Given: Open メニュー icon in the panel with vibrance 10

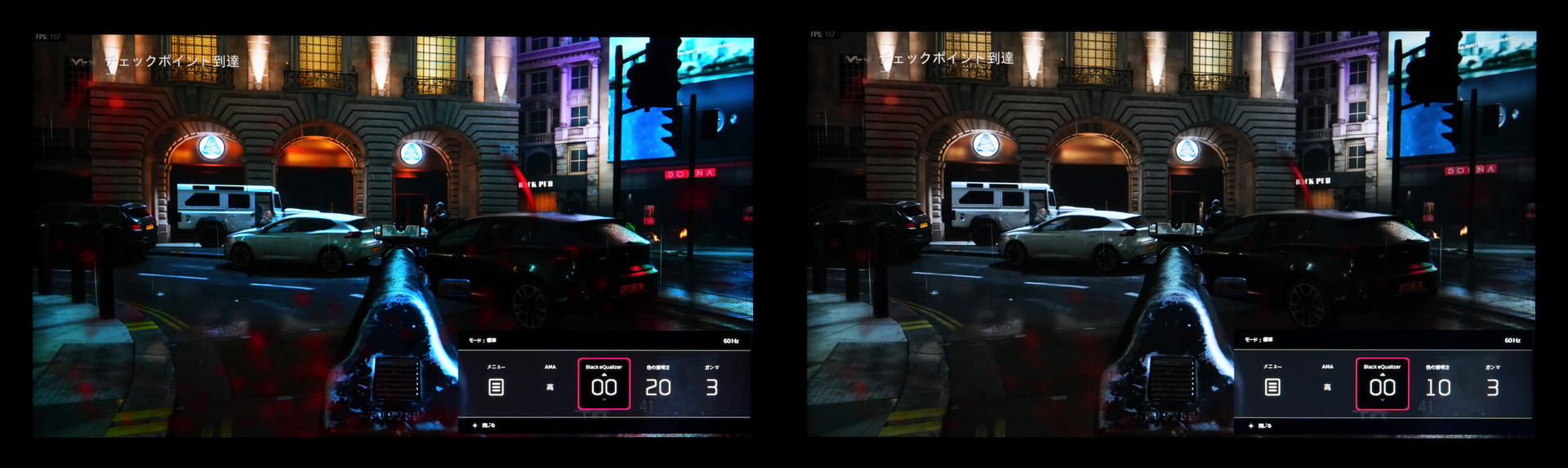Looking at the screenshot, I should (1272, 386).
